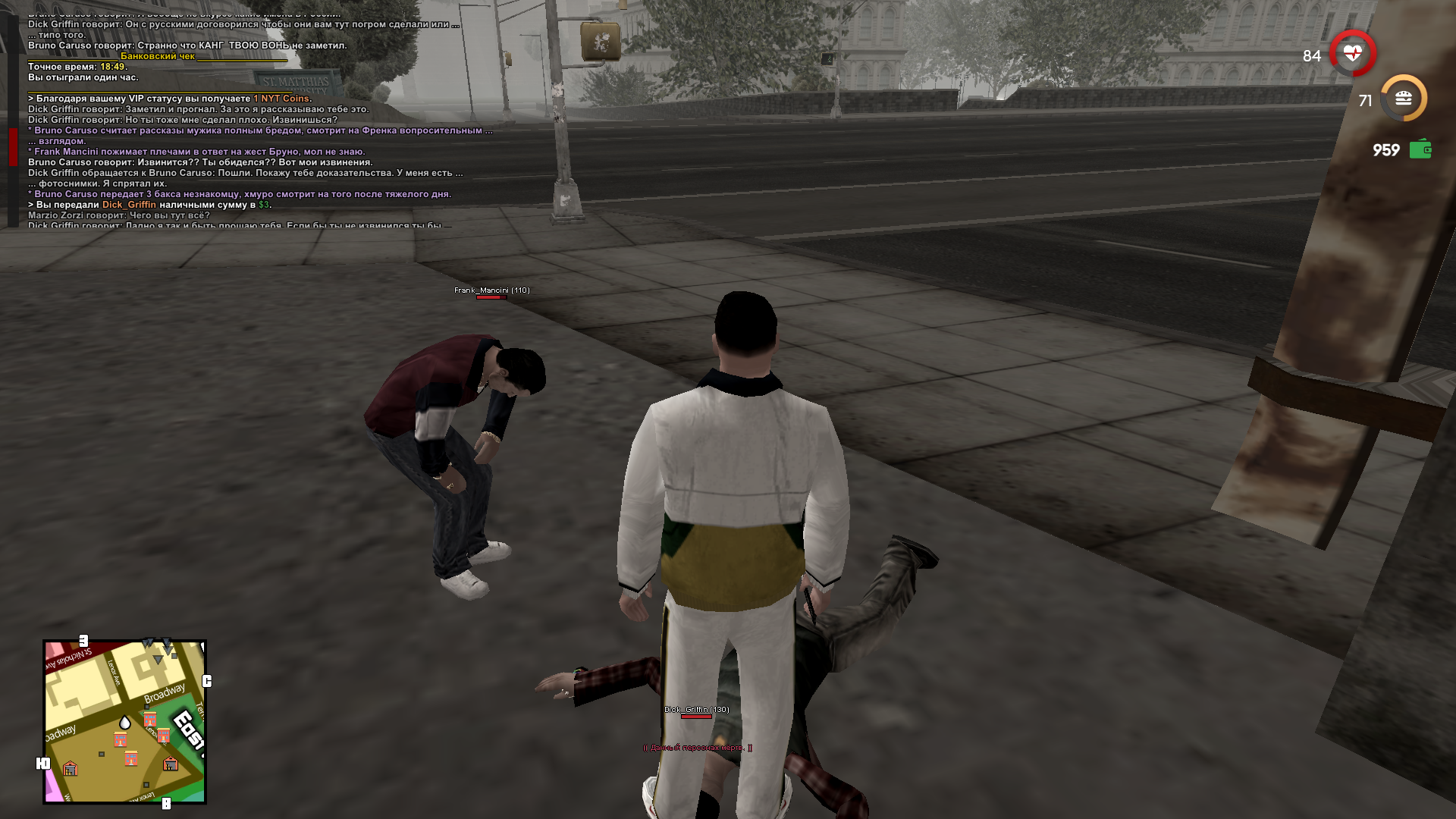Open the green wallet icon
This screenshot has height=819, width=1456.
coord(1422,149)
